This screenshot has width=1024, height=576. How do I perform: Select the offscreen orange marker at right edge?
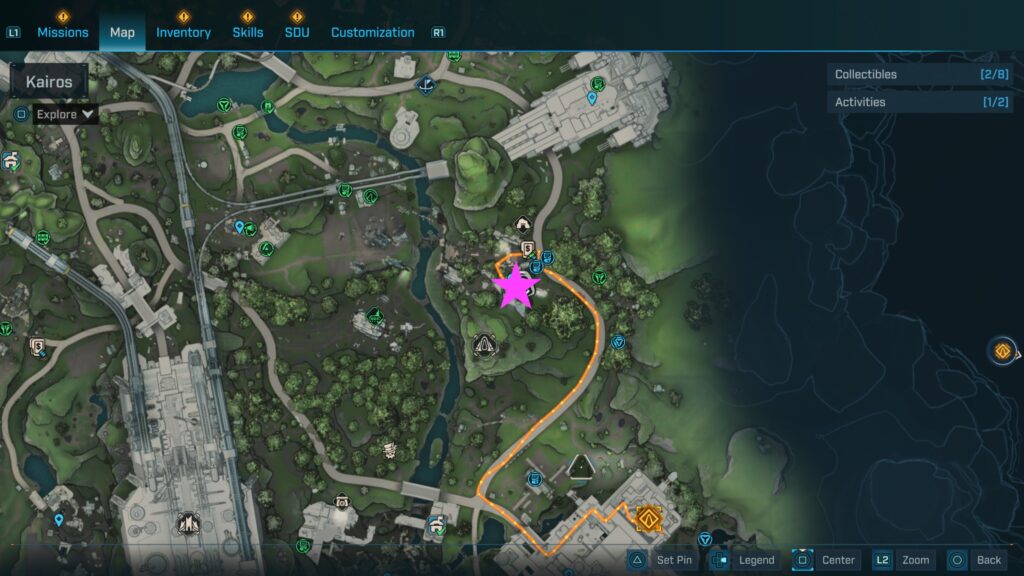(x=1002, y=351)
